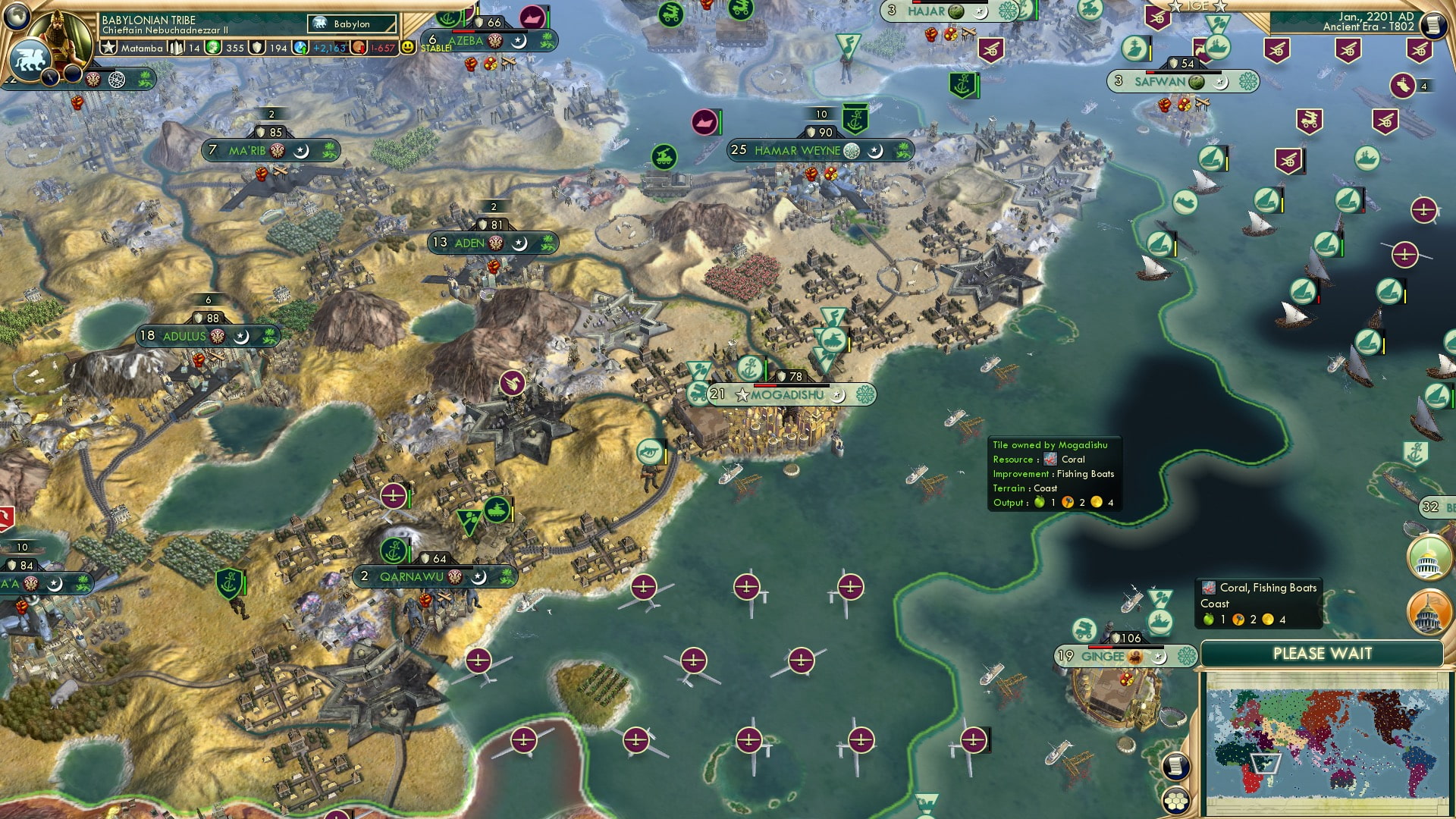This screenshot has height=819, width=1456.
Task: Click the PLEASE WAIT button
Action: click(1323, 653)
